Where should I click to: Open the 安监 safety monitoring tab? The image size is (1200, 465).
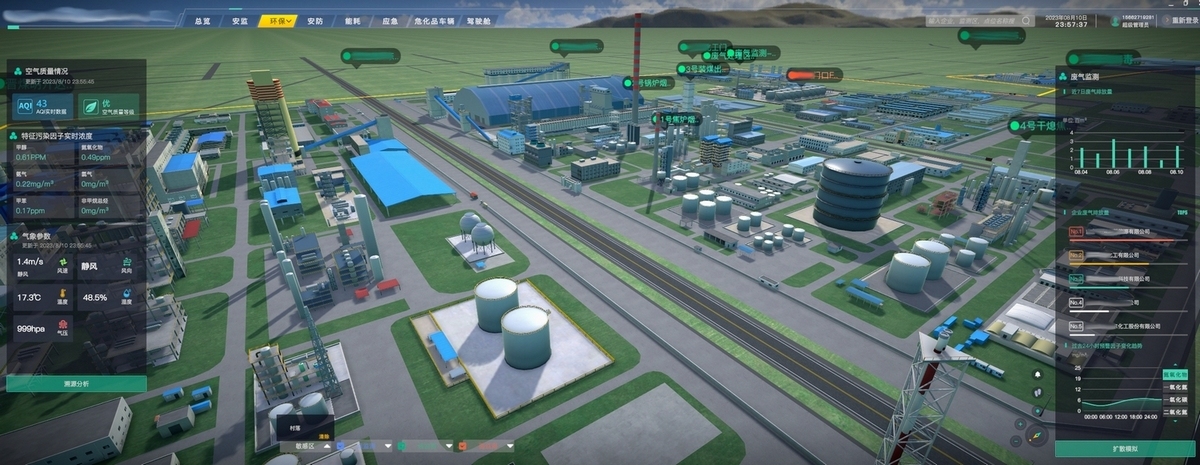(x=239, y=21)
